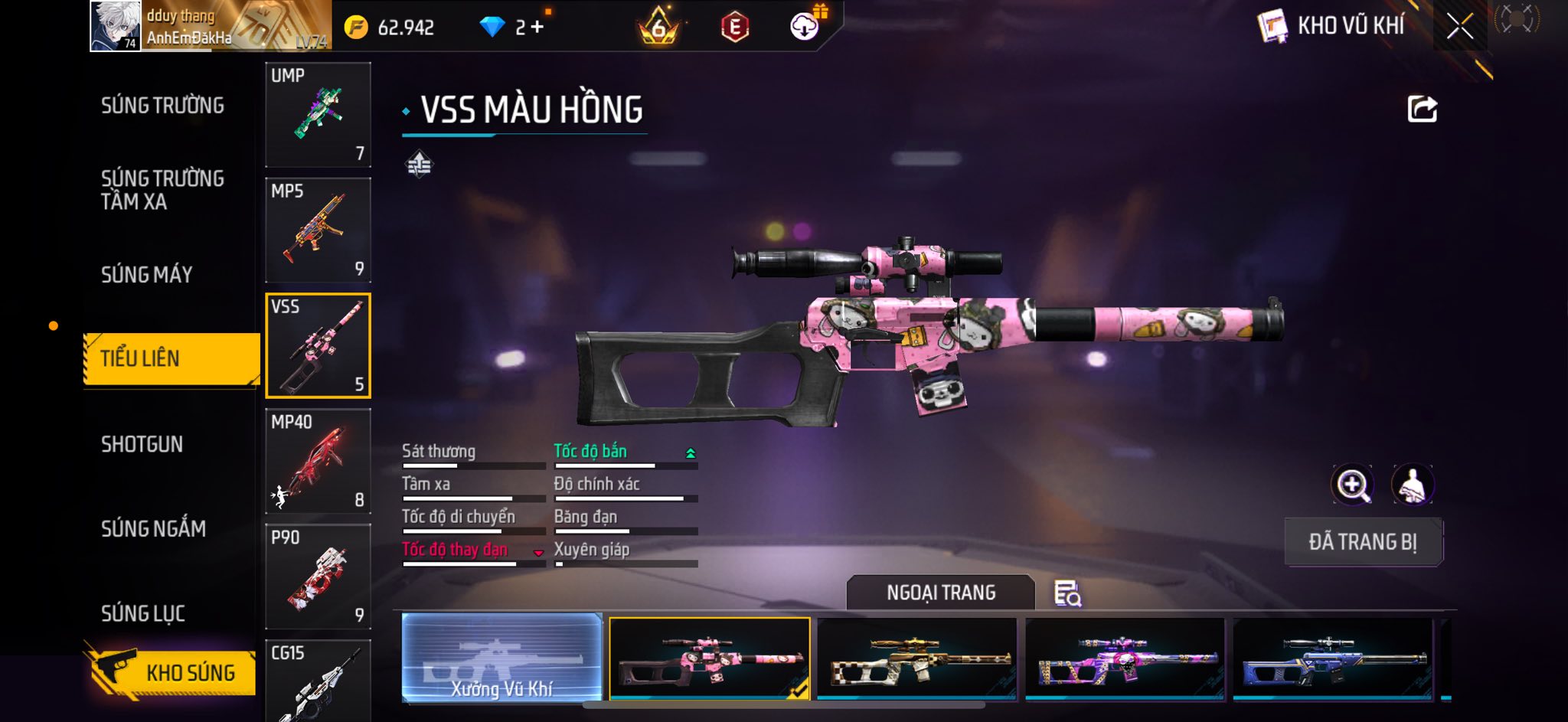The image size is (1568, 722).
Task: Pick the P90 weapon tile
Action: click(x=318, y=577)
